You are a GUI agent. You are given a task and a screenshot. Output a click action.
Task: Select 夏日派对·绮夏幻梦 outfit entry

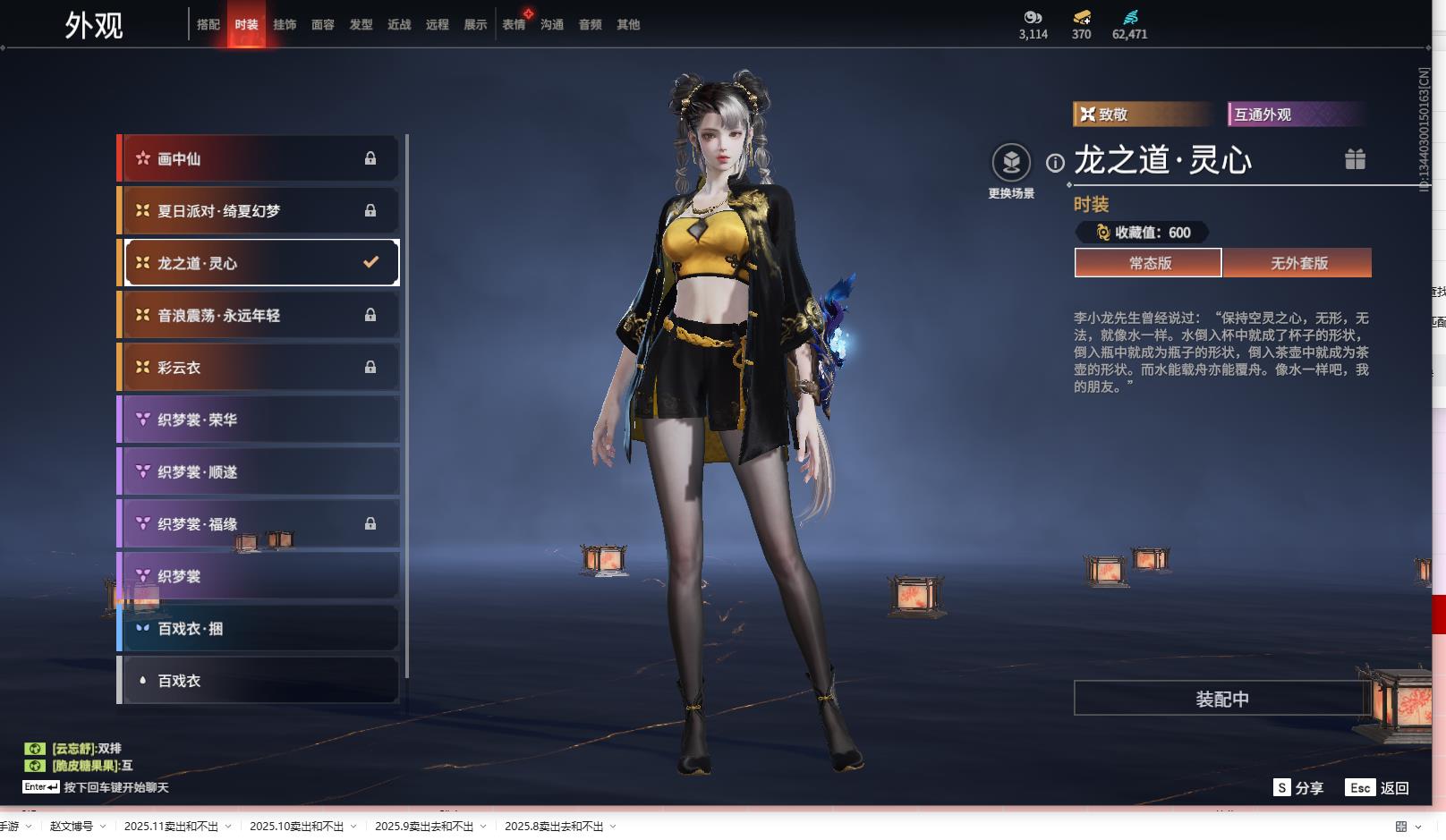[x=259, y=211]
